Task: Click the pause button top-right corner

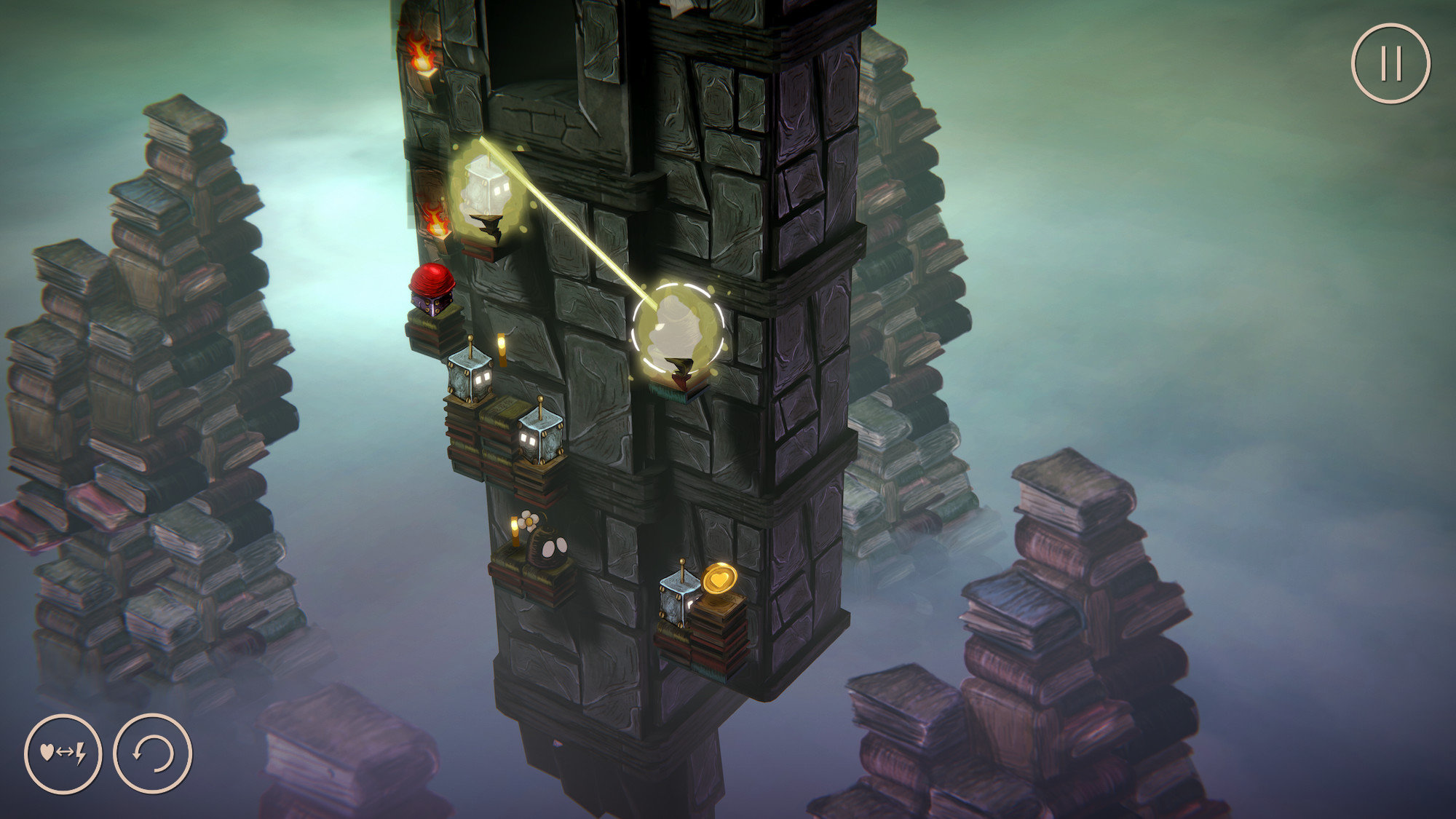Action: click(1392, 63)
